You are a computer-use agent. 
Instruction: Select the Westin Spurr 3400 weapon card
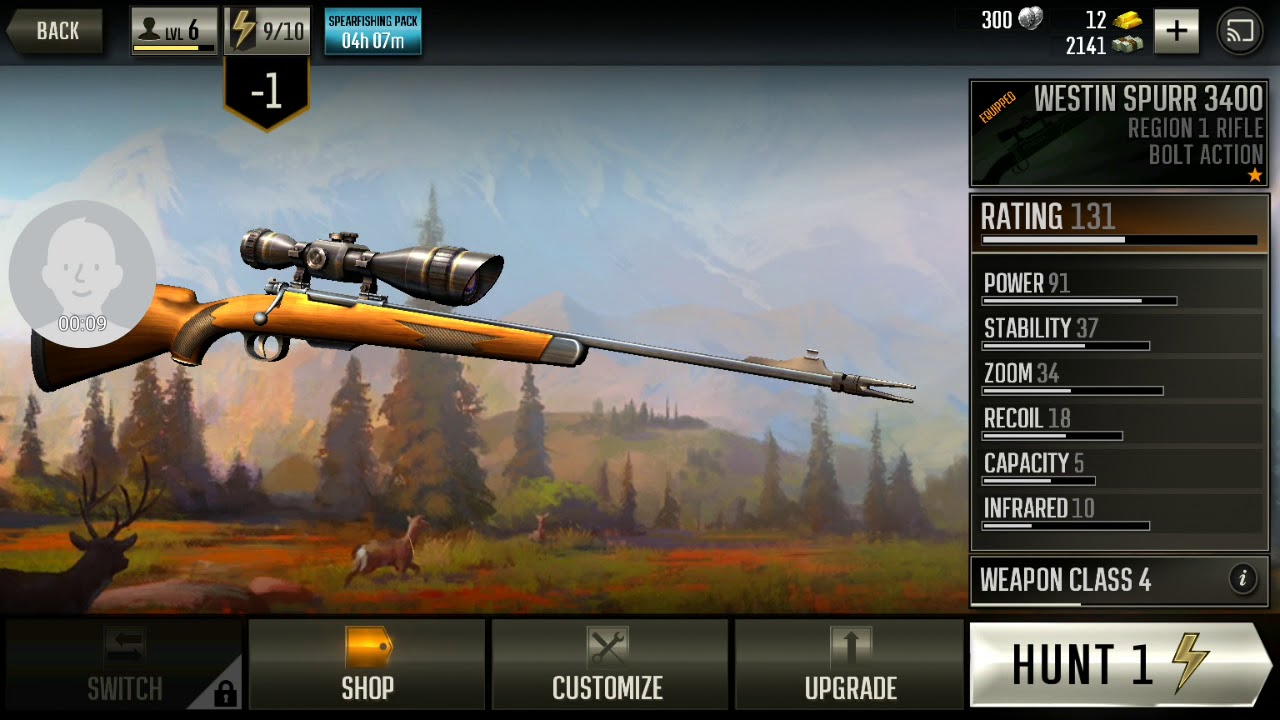[1119, 133]
